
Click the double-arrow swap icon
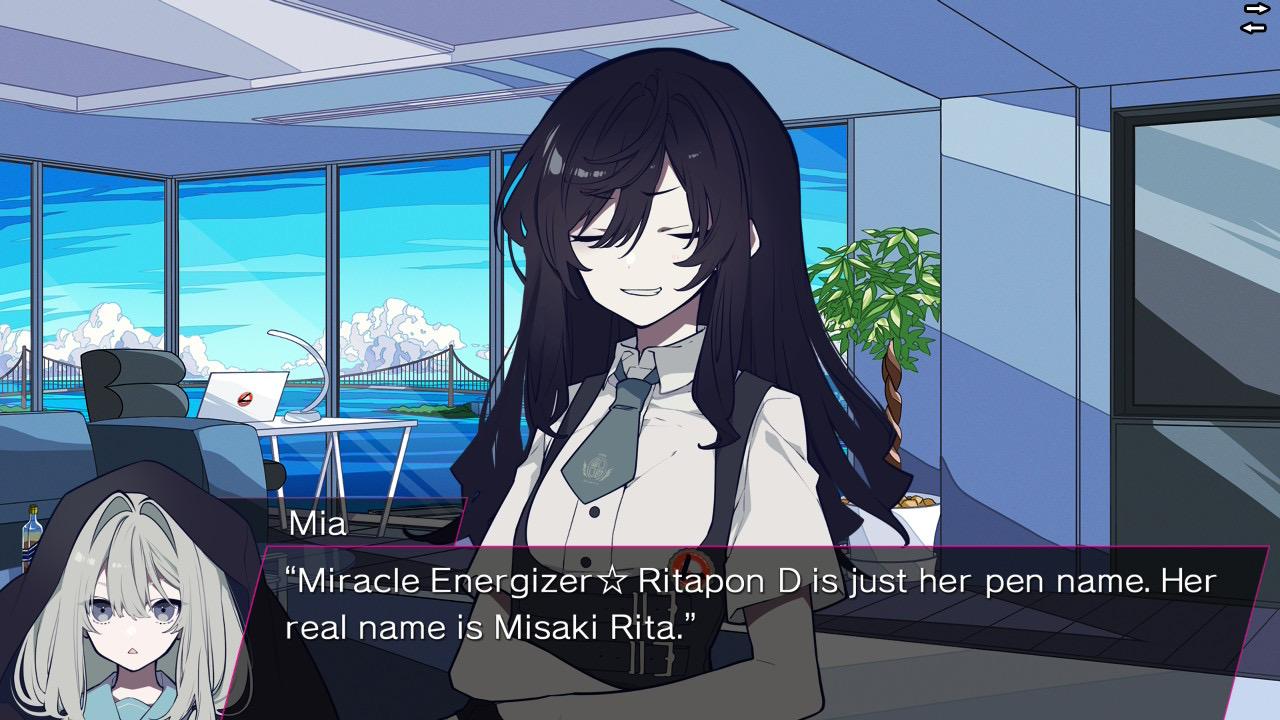tap(1255, 18)
